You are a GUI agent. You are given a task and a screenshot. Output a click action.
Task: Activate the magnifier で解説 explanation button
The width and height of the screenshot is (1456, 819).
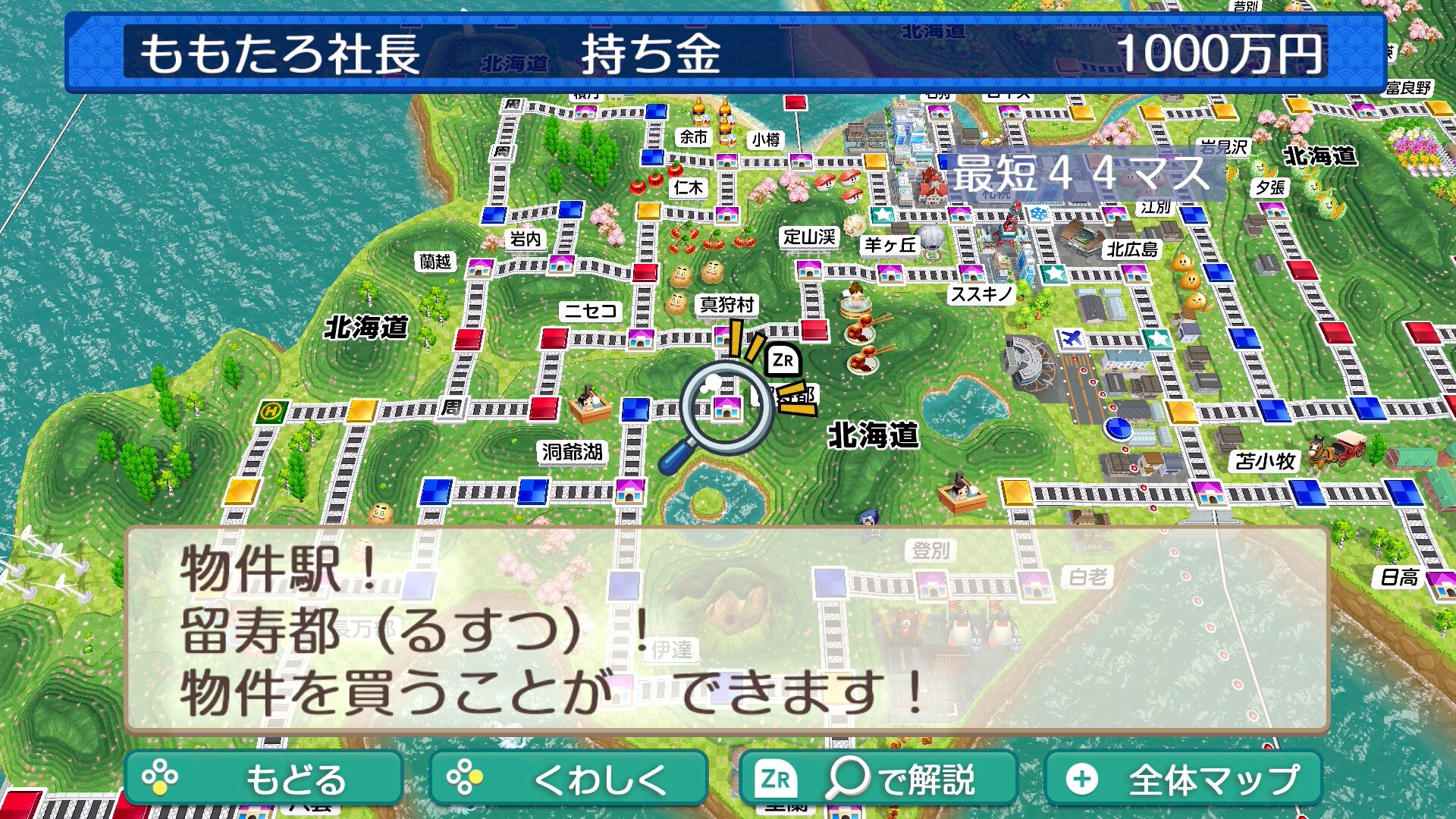[877, 778]
